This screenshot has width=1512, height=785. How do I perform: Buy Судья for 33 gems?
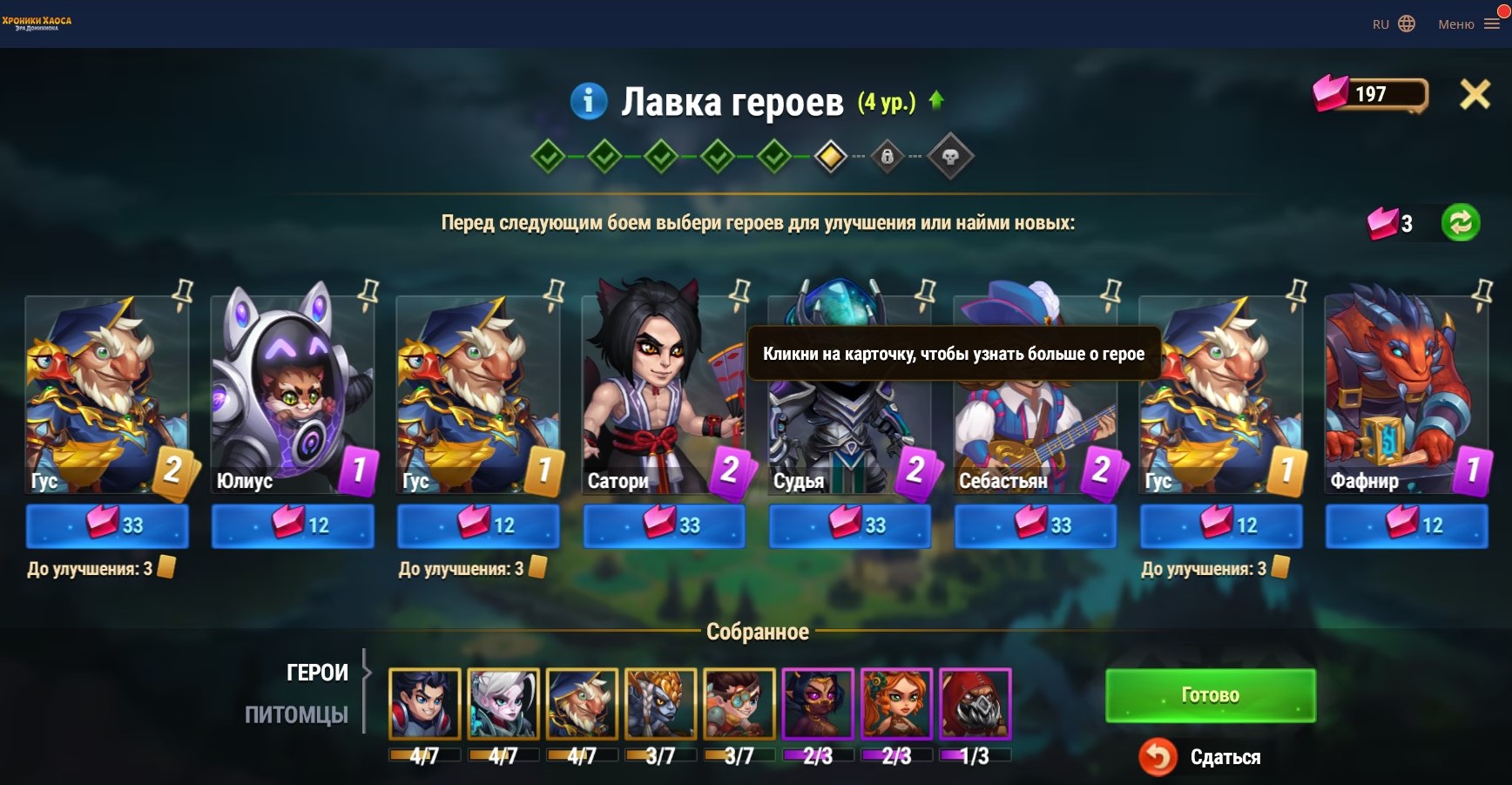pyautogui.click(x=849, y=525)
